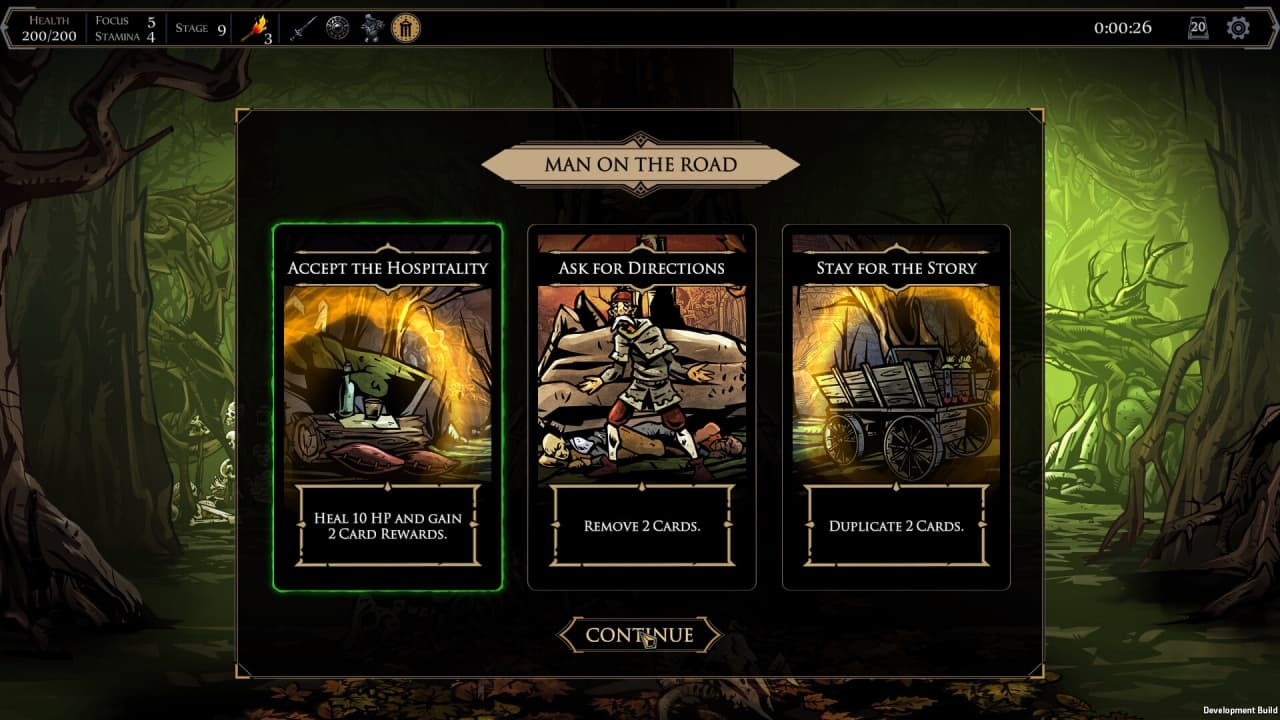Image resolution: width=1280 pixels, height=720 pixels.
Task: Confirm with the Continue button
Action: point(639,635)
